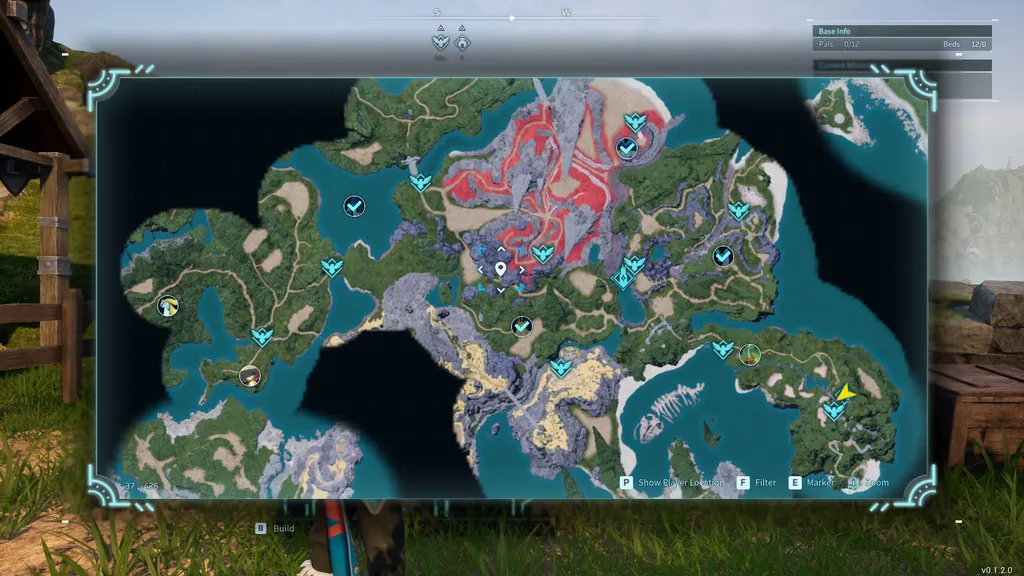This screenshot has height=576, width=1024.
Task: Select the white location pin marker
Action: (x=500, y=269)
